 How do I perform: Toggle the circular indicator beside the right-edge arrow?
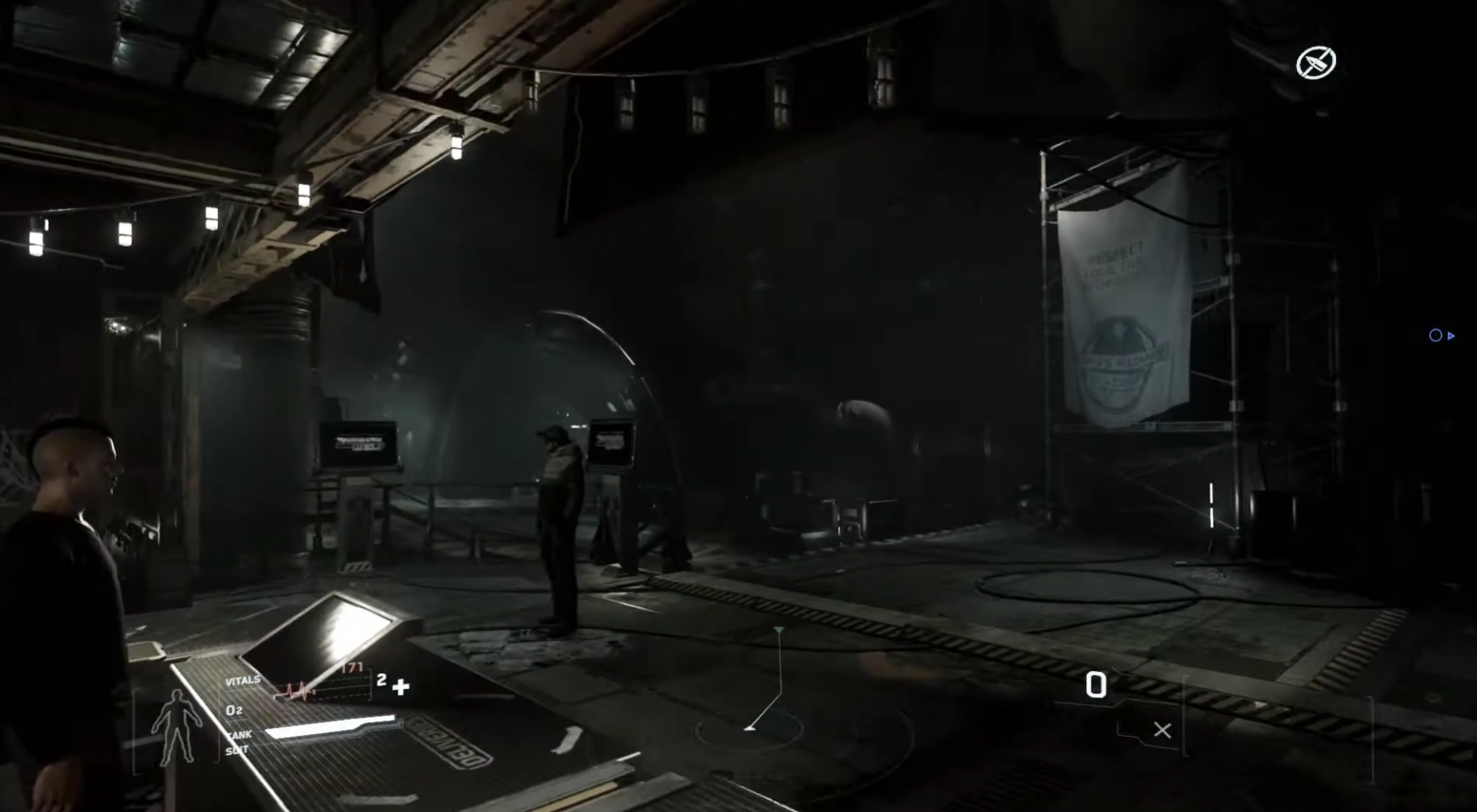1435,335
